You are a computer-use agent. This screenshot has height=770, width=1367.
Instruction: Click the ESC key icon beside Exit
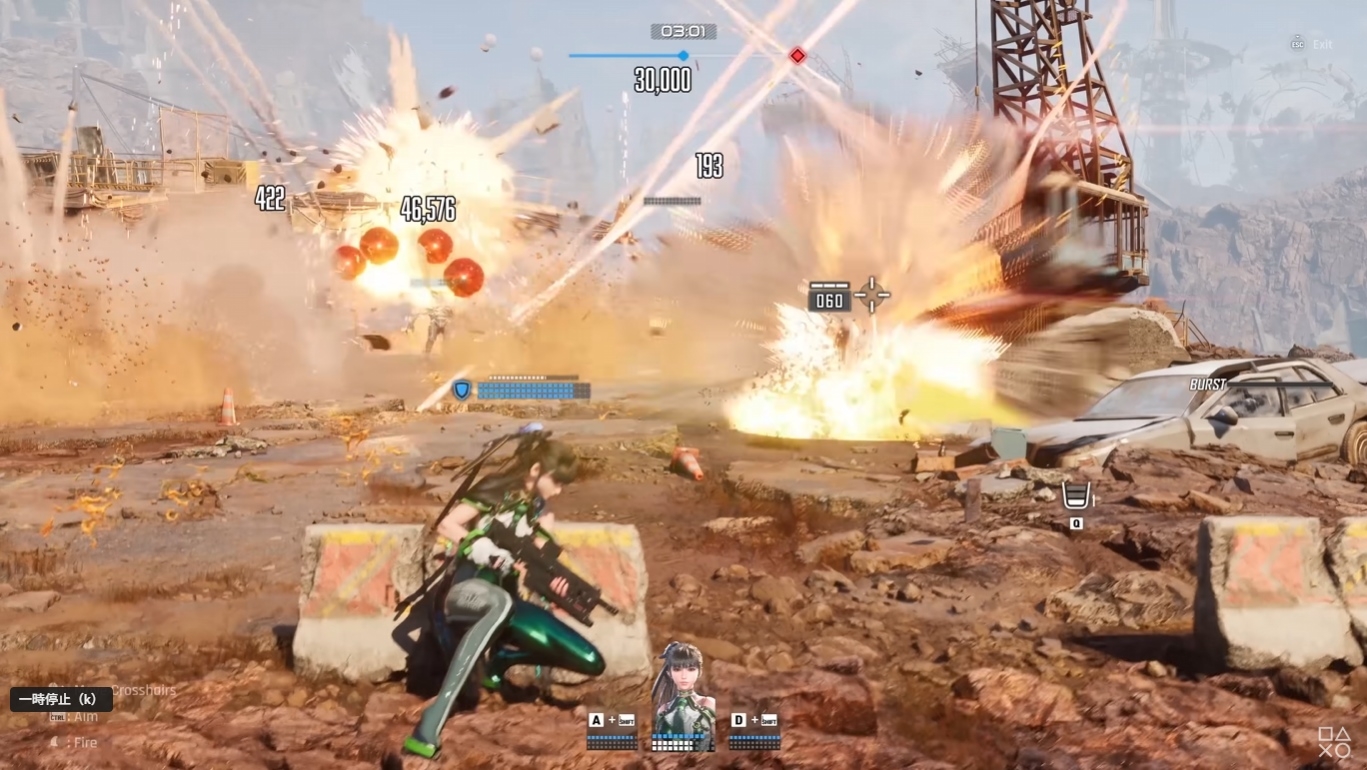tap(1297, 43)
